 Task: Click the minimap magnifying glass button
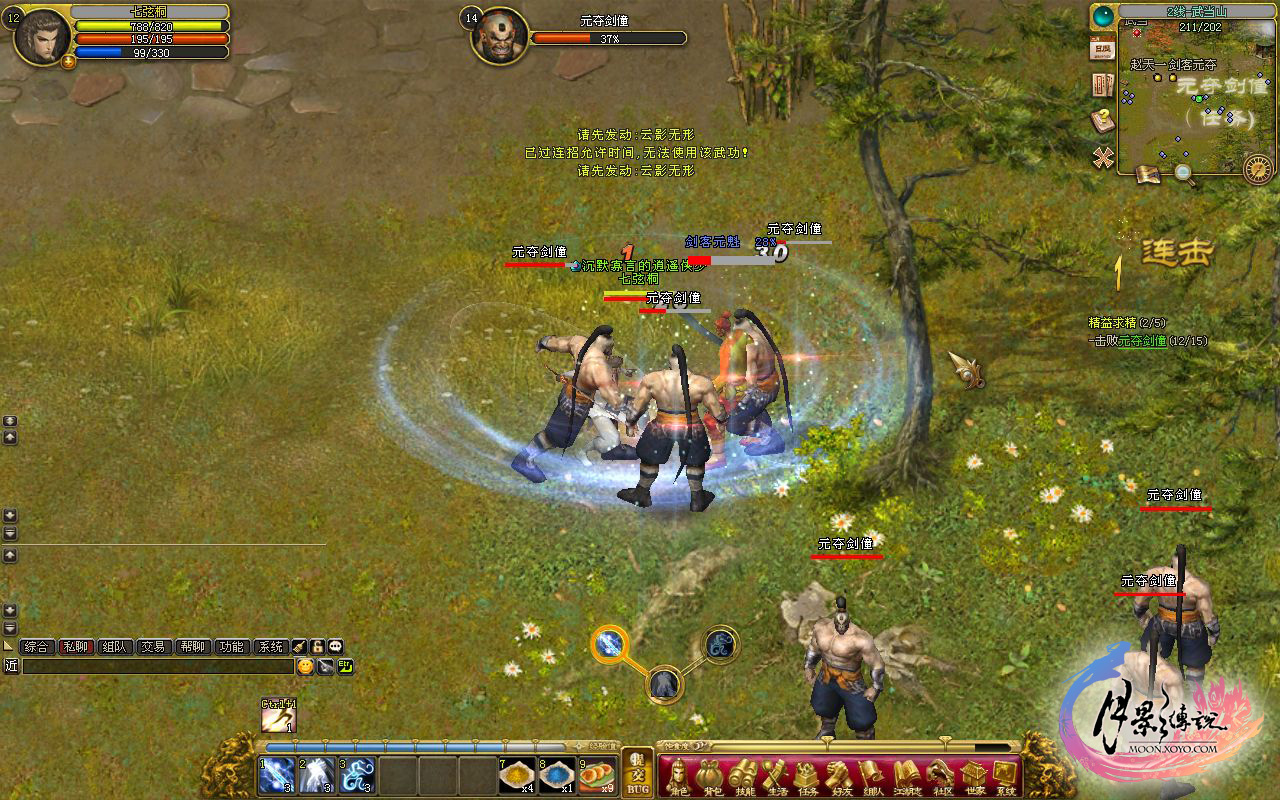1183,173
